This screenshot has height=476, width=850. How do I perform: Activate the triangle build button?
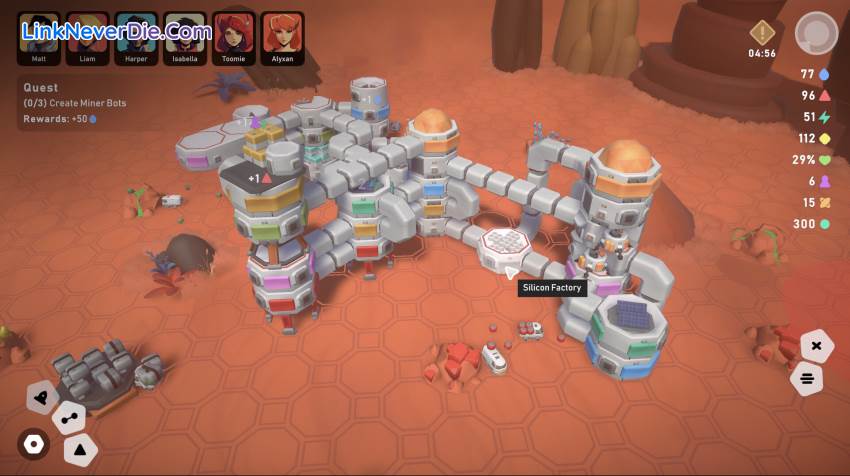click(x=81, y=449)
